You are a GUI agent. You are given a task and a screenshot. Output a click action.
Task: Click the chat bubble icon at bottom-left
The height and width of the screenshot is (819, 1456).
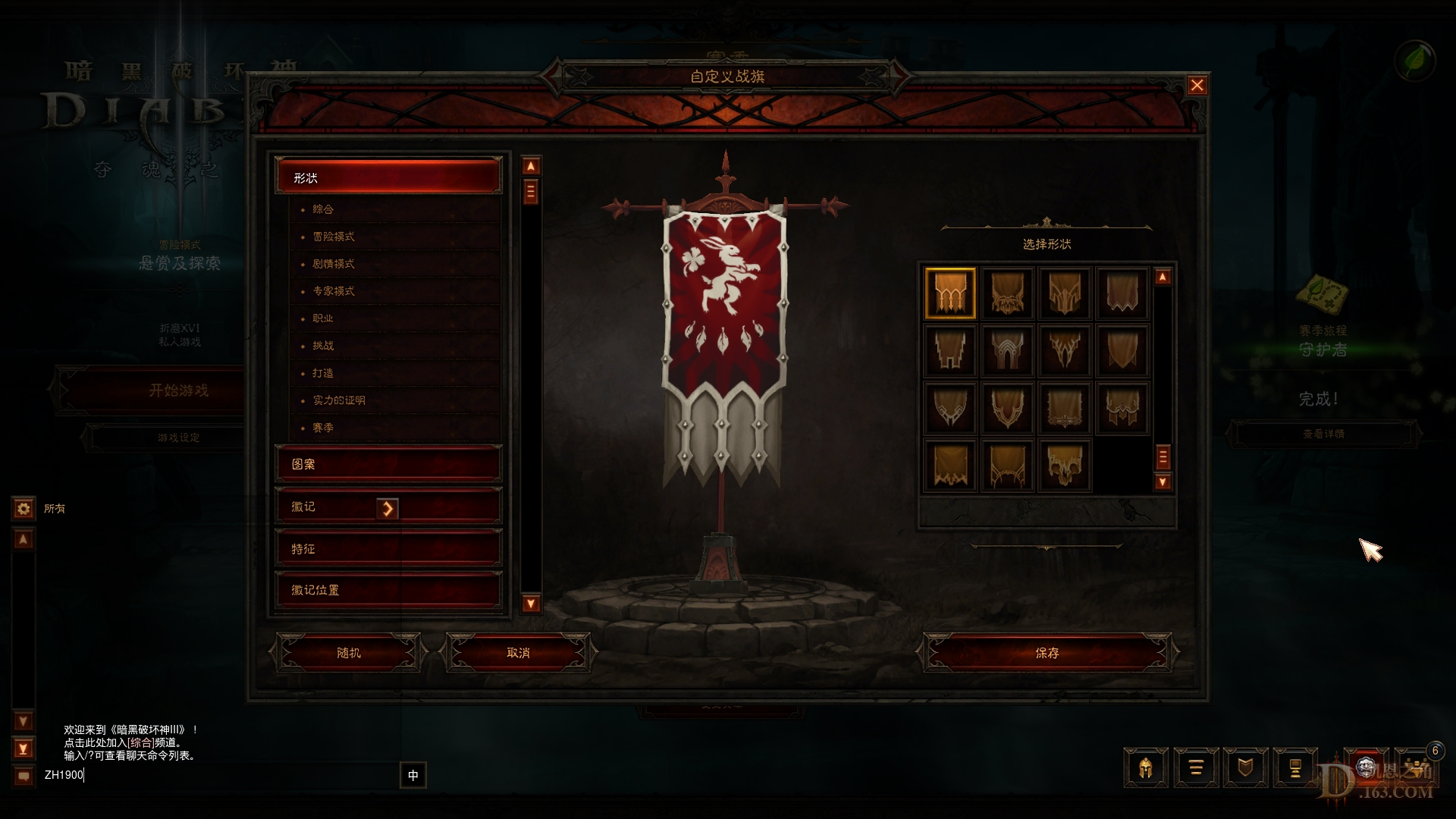tap(25, 774)
